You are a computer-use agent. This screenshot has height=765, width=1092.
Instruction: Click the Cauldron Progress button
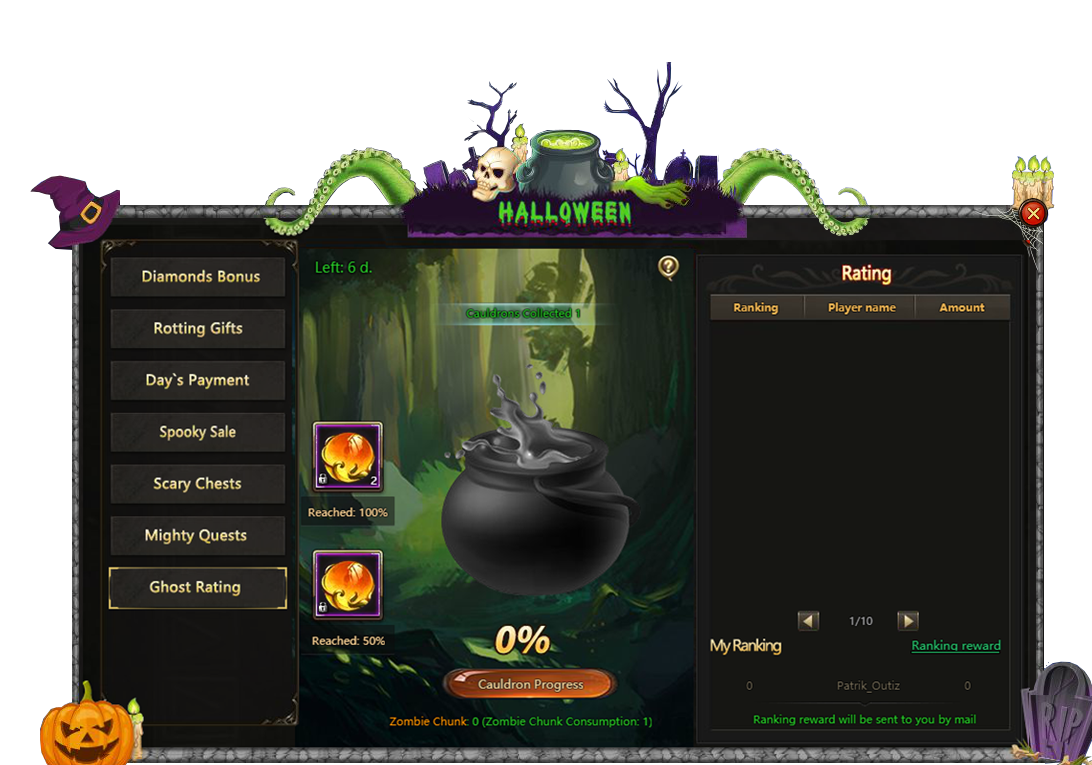529,685
